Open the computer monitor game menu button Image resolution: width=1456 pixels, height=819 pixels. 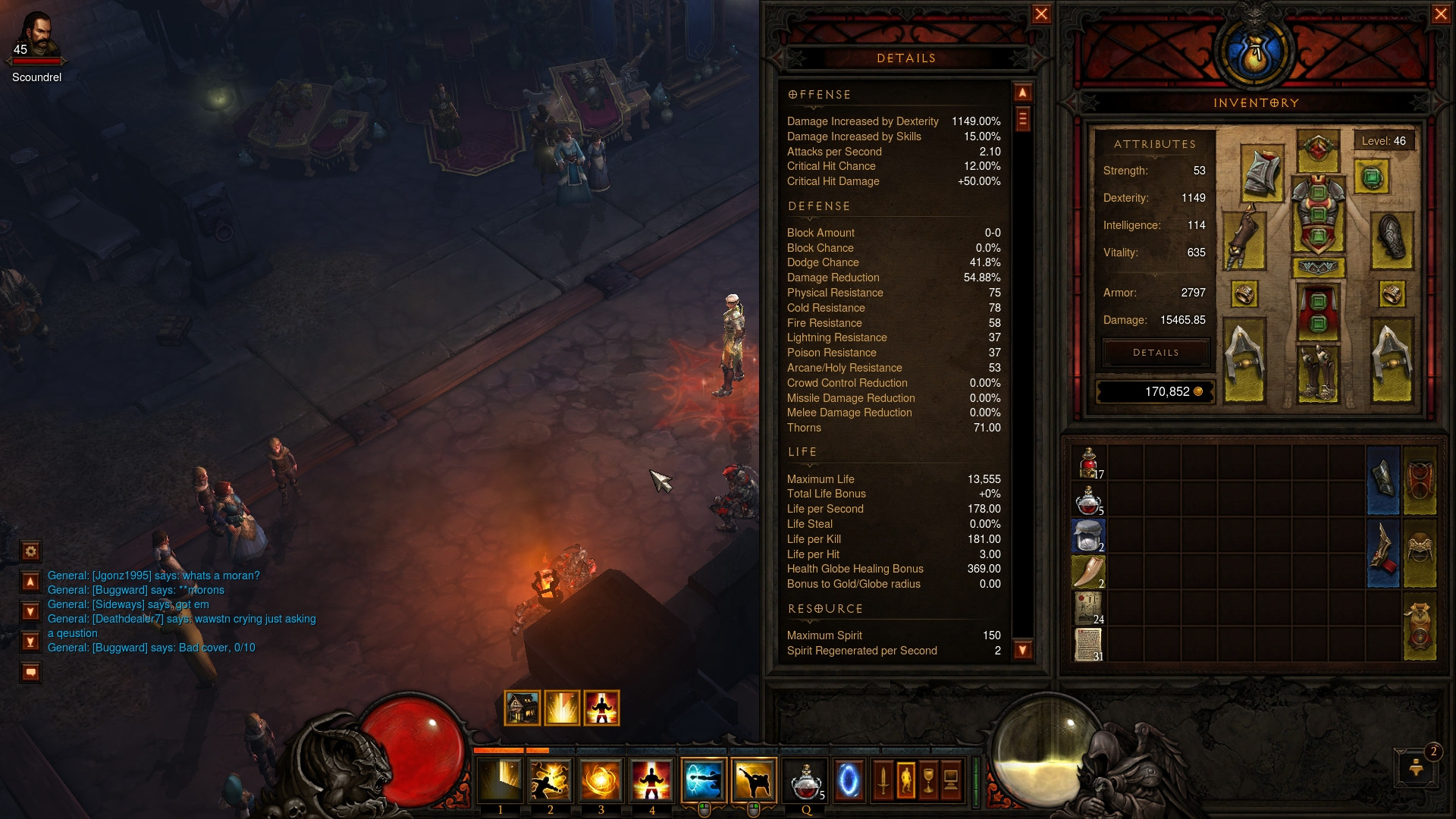click(951, 780)
